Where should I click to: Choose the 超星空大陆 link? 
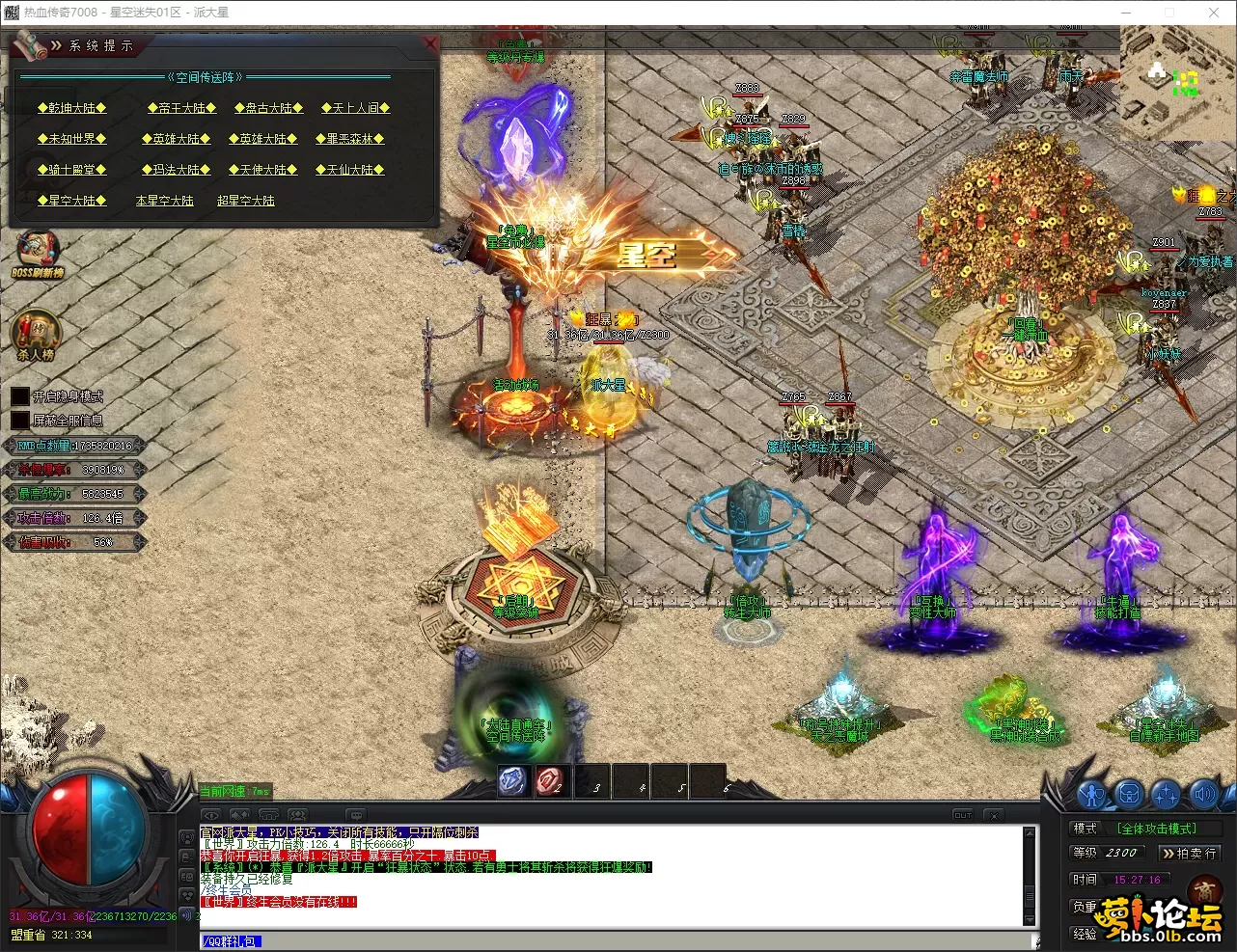(x=246, y=201)
